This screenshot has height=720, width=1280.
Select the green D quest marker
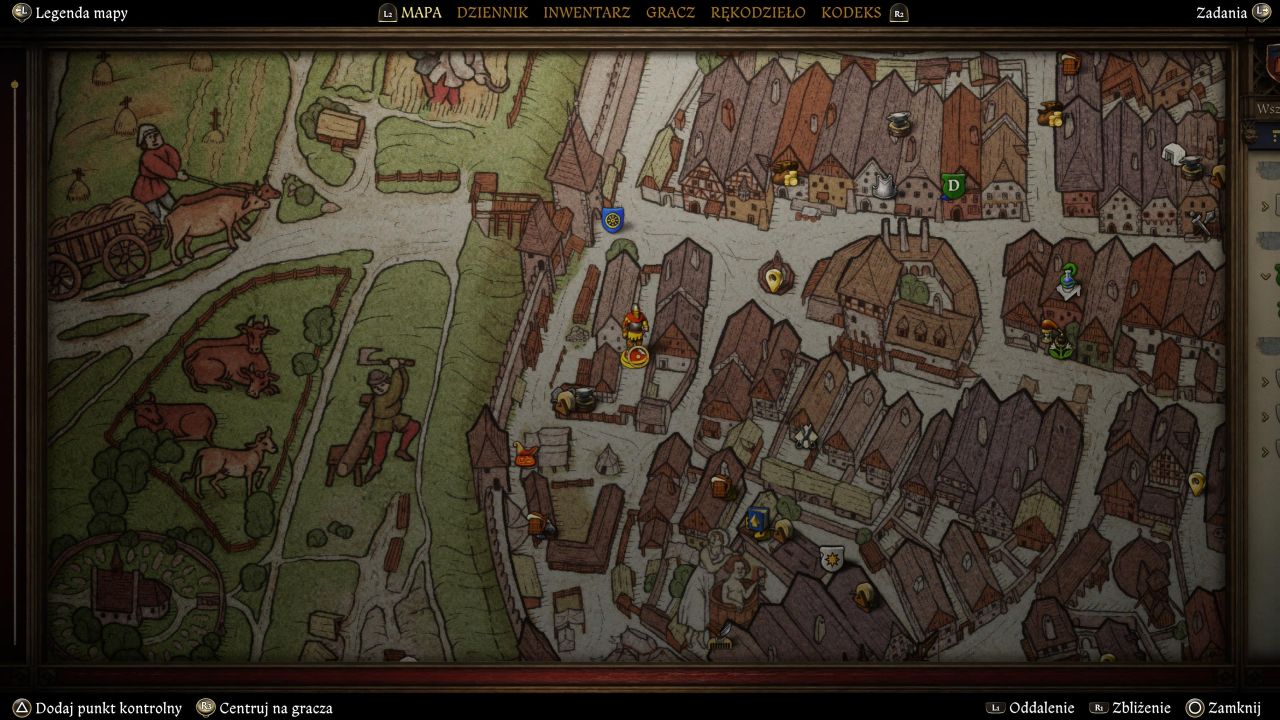[x=953, y=185]
